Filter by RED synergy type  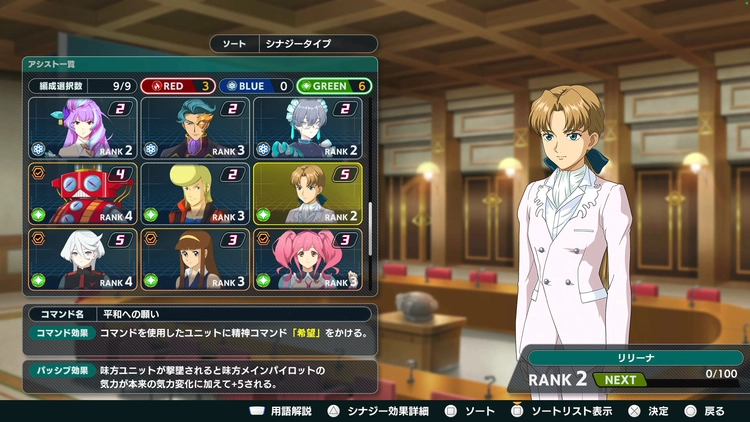tap(176, 86)
